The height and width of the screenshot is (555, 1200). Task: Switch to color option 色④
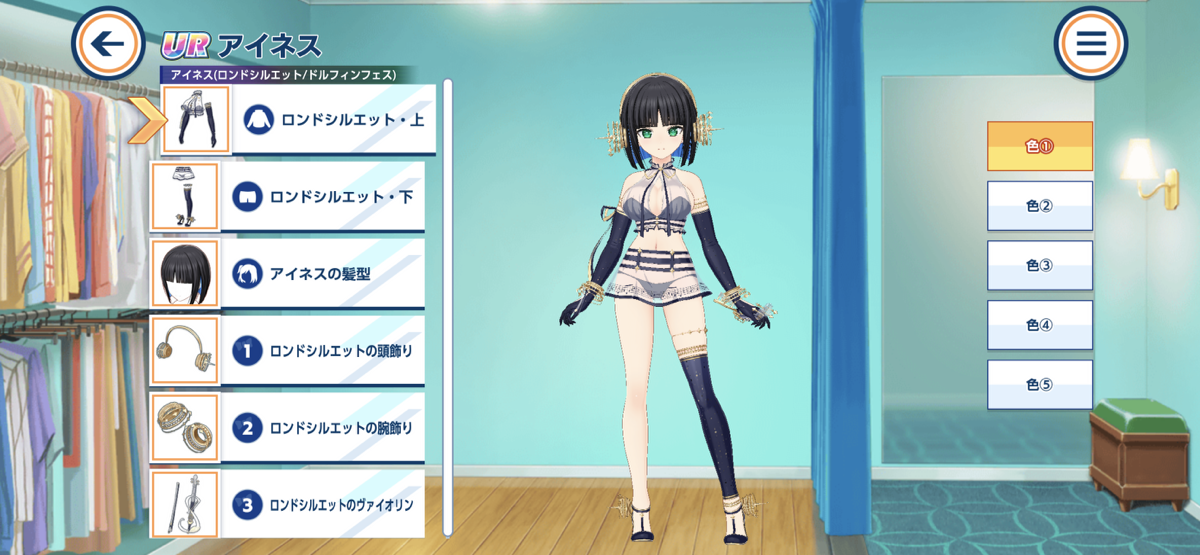pyautogui.click(x=1040, y=325)
